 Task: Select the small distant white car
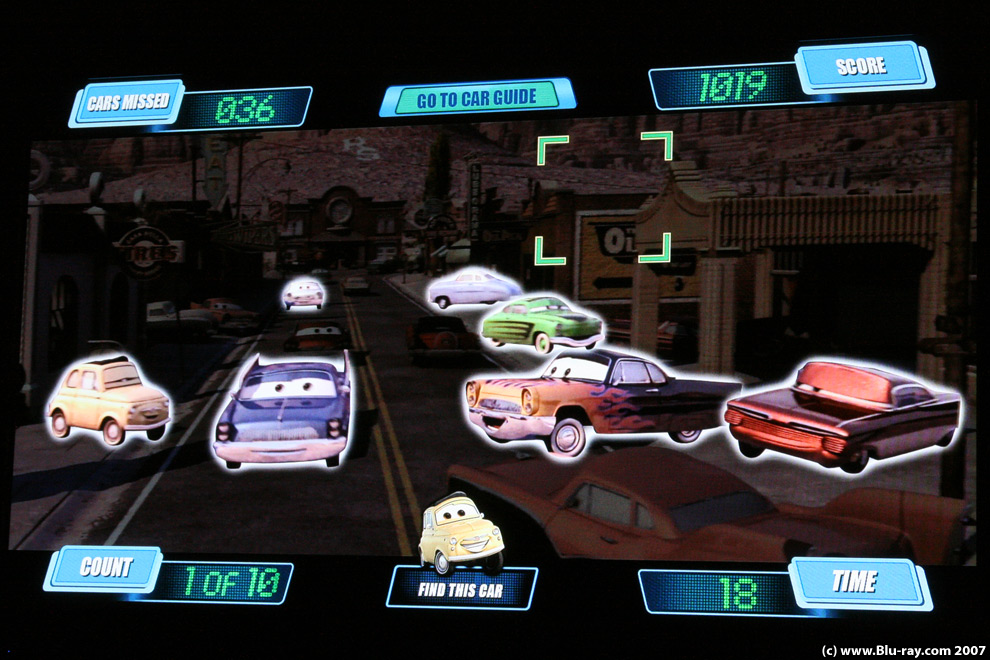[303, 293]
